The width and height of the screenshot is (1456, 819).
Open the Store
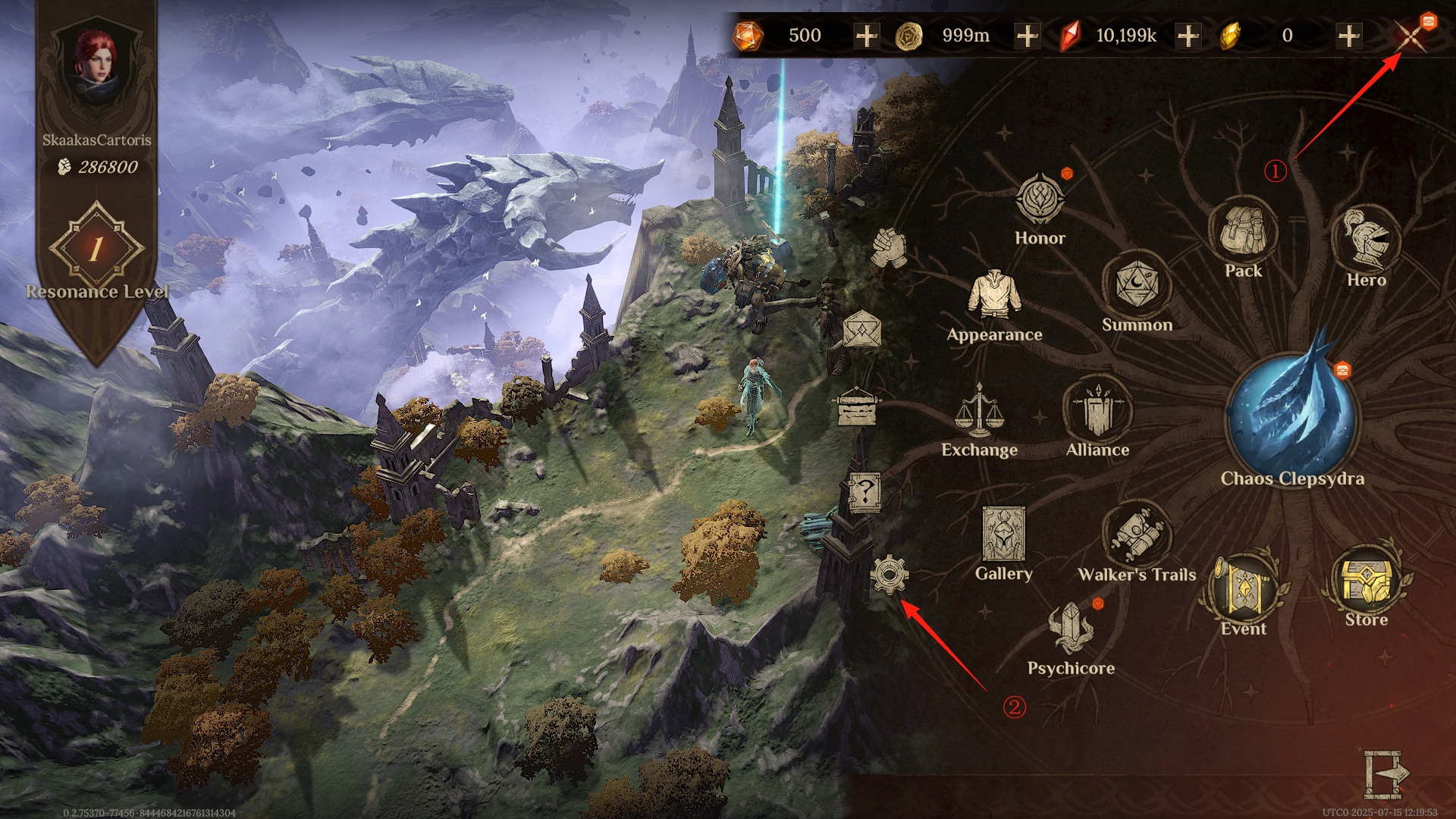1366,581
